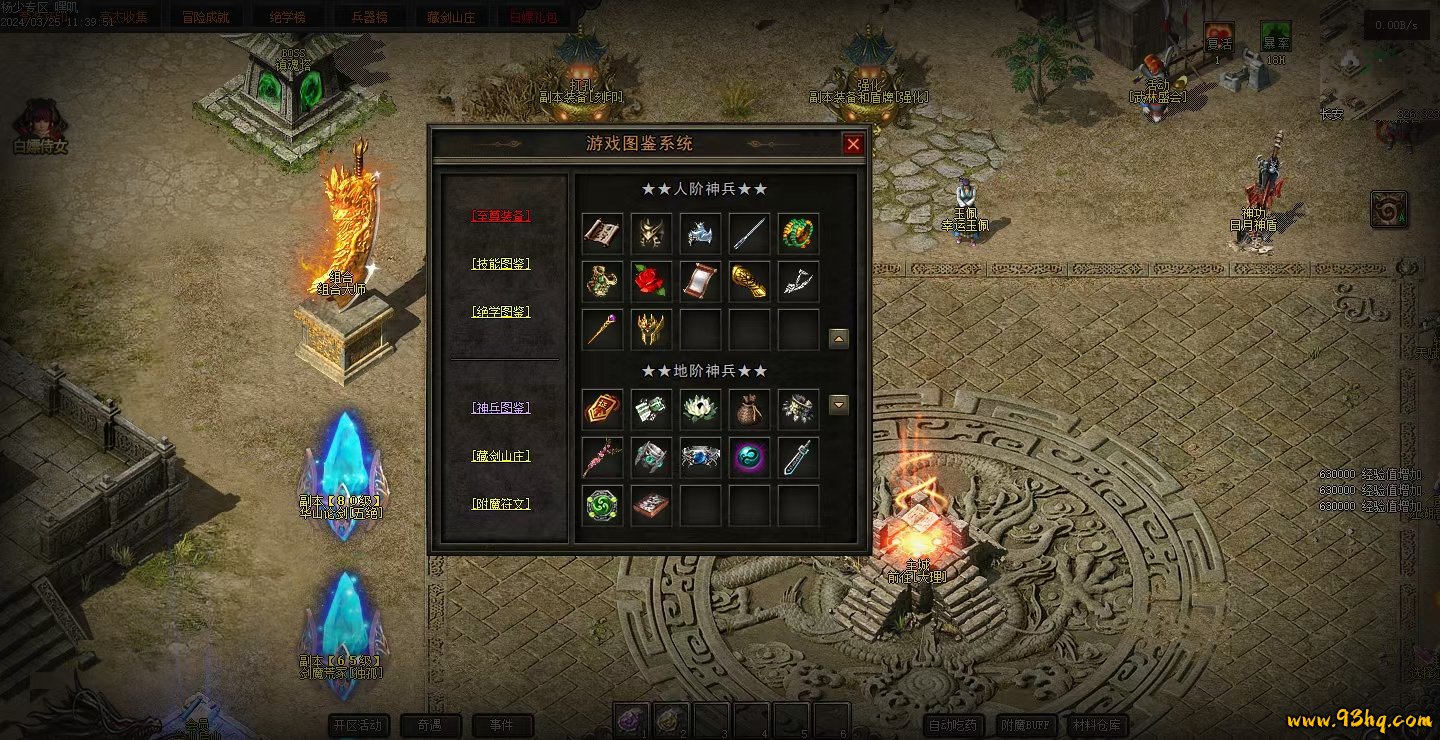Choose the 附魔符文 category
1440x740 pixels.
pyautogui.click(x=500, y=503)
